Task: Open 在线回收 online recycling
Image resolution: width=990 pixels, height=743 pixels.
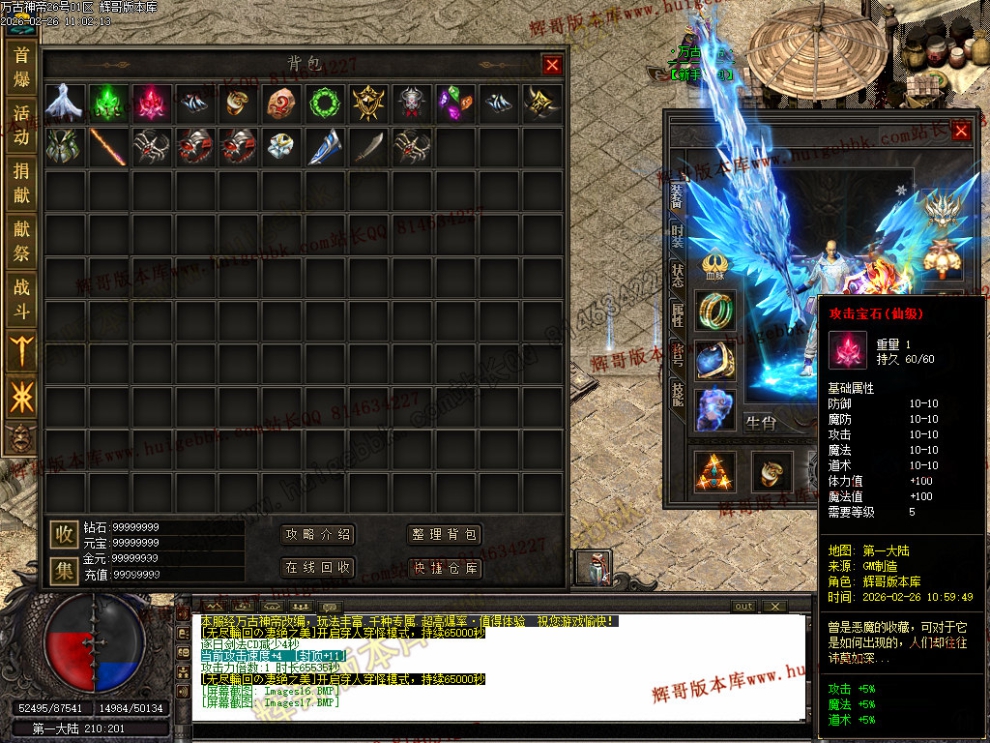Action: (317, 568)
